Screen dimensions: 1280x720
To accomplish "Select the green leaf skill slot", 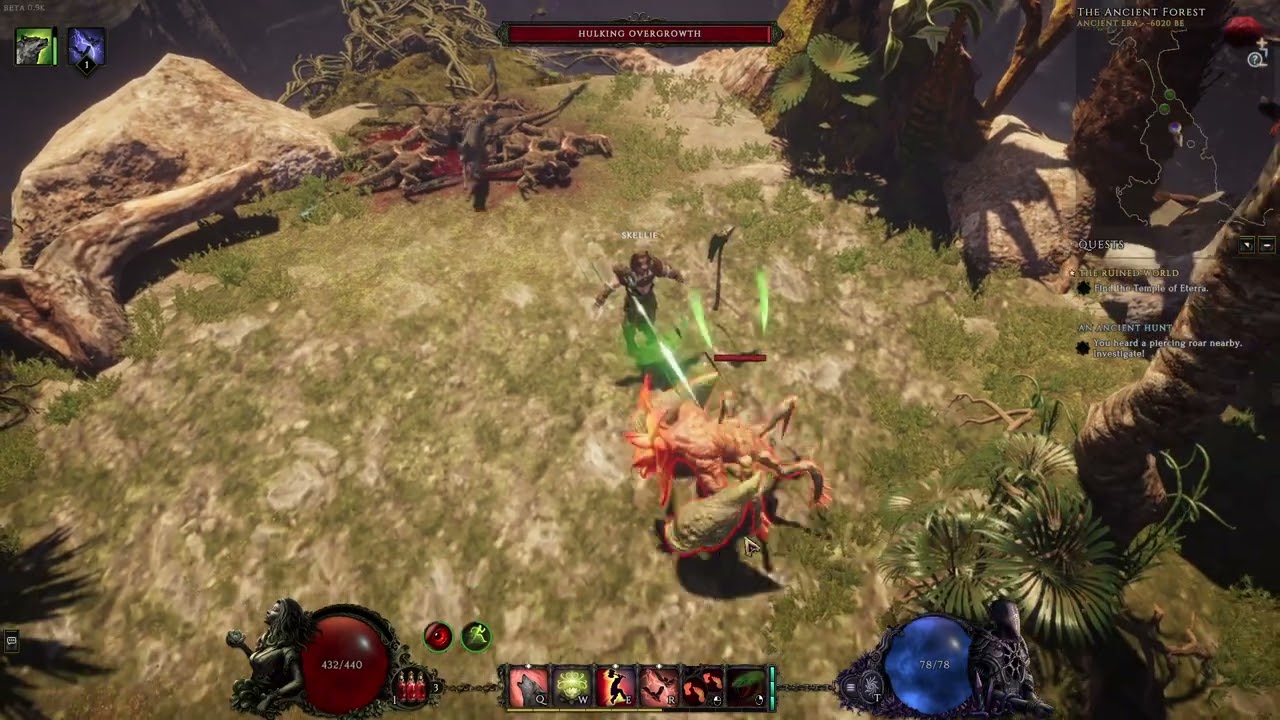I will pos(745,687).
